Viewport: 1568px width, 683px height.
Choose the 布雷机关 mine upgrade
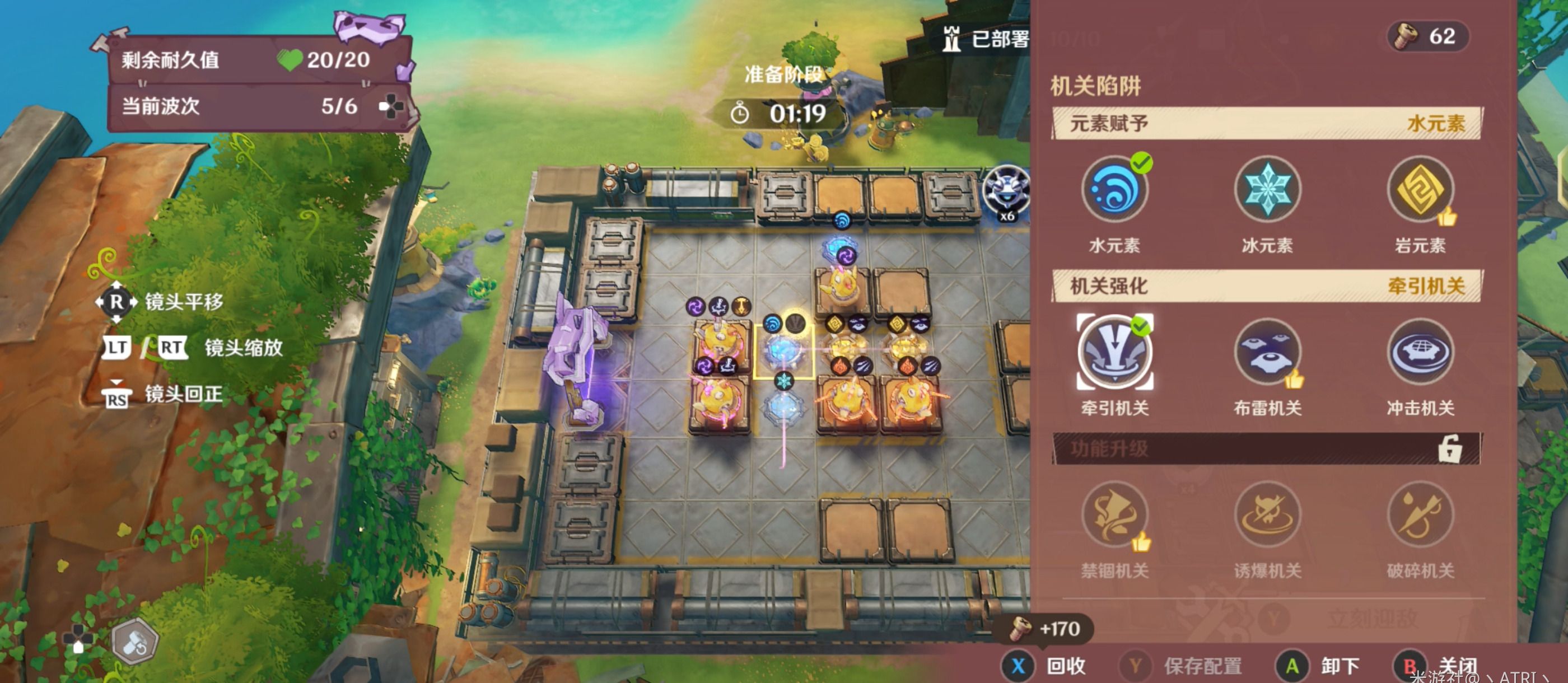pos(1267,353)
